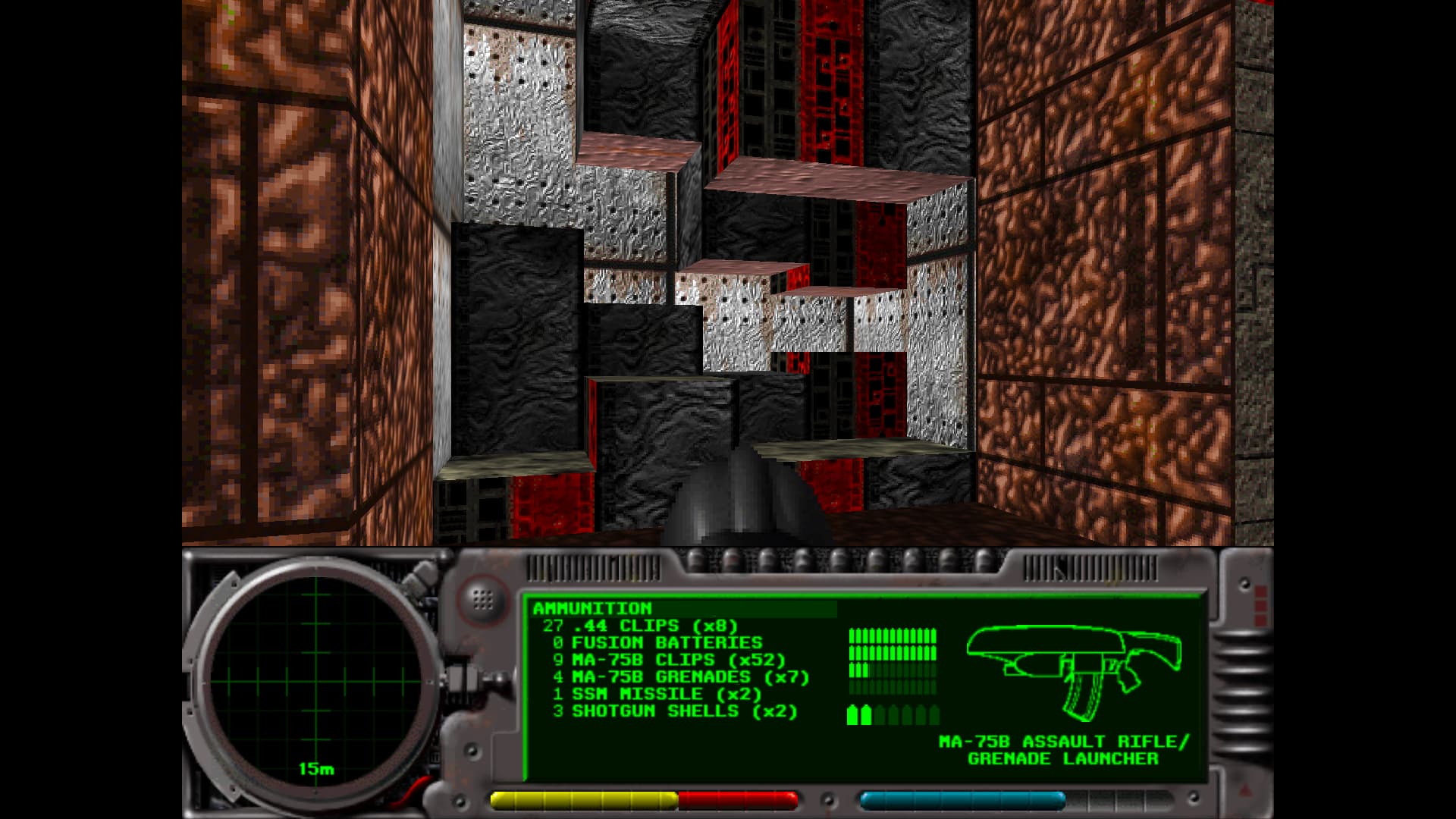Image resolution: width=1456 pixels, height=819 pixels.
Task: Click the AMMUNITION inventory header
Action: 592,609
